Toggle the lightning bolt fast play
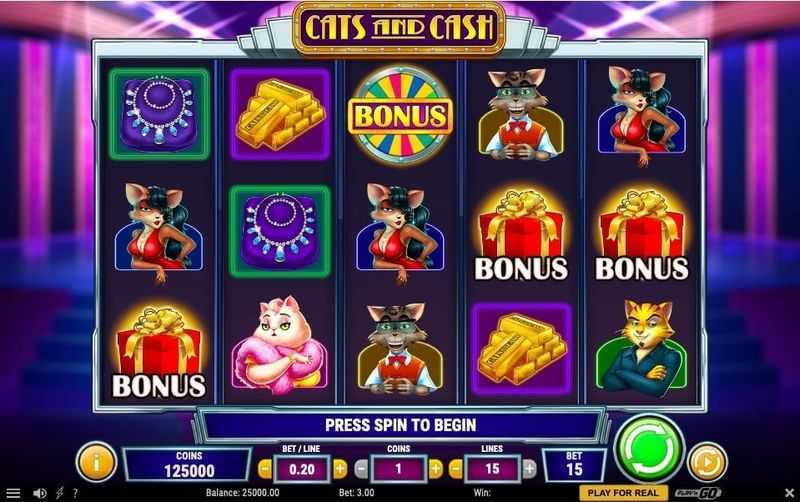 (x=61, y=493)
